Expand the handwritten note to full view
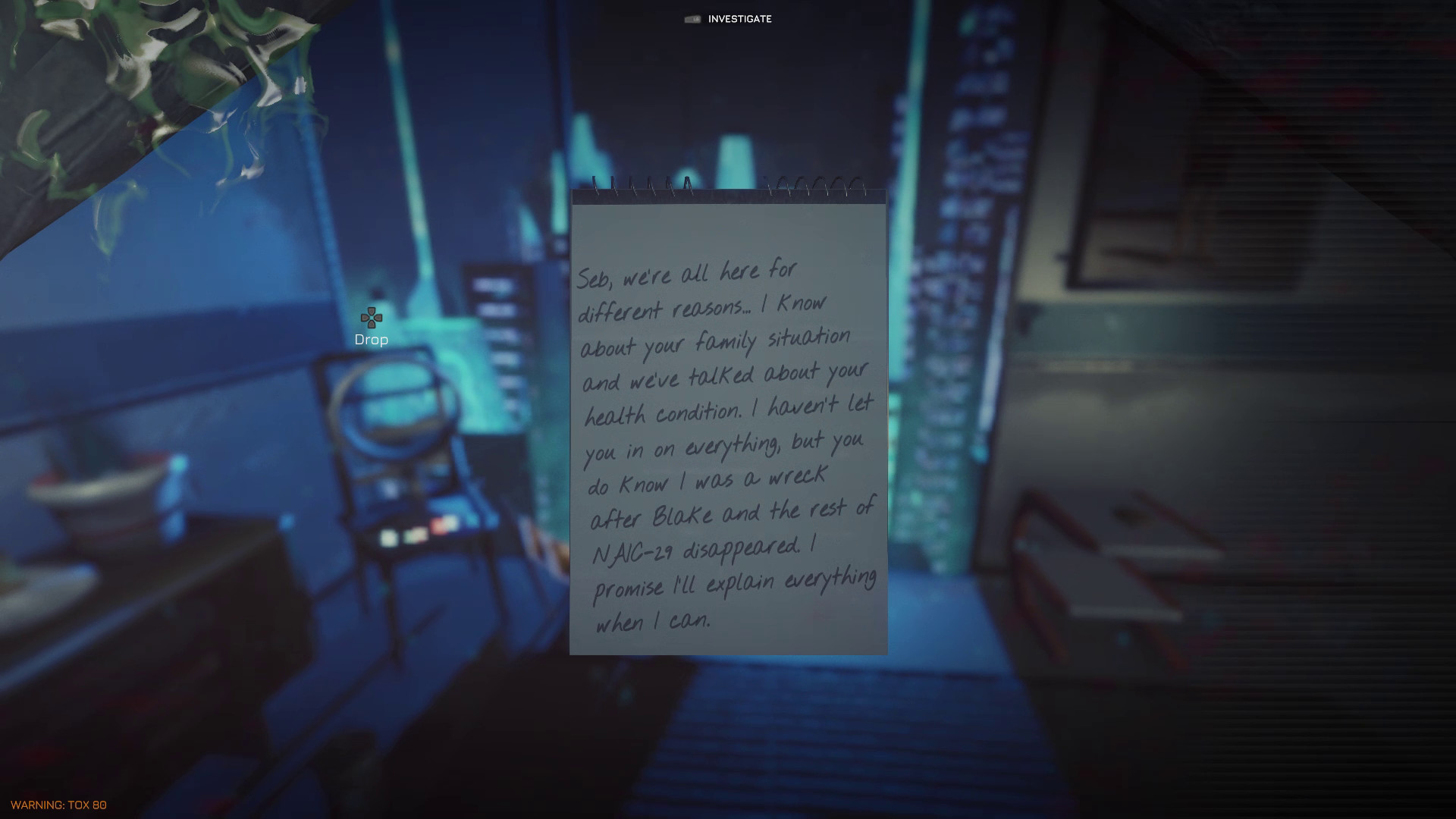 726,425
